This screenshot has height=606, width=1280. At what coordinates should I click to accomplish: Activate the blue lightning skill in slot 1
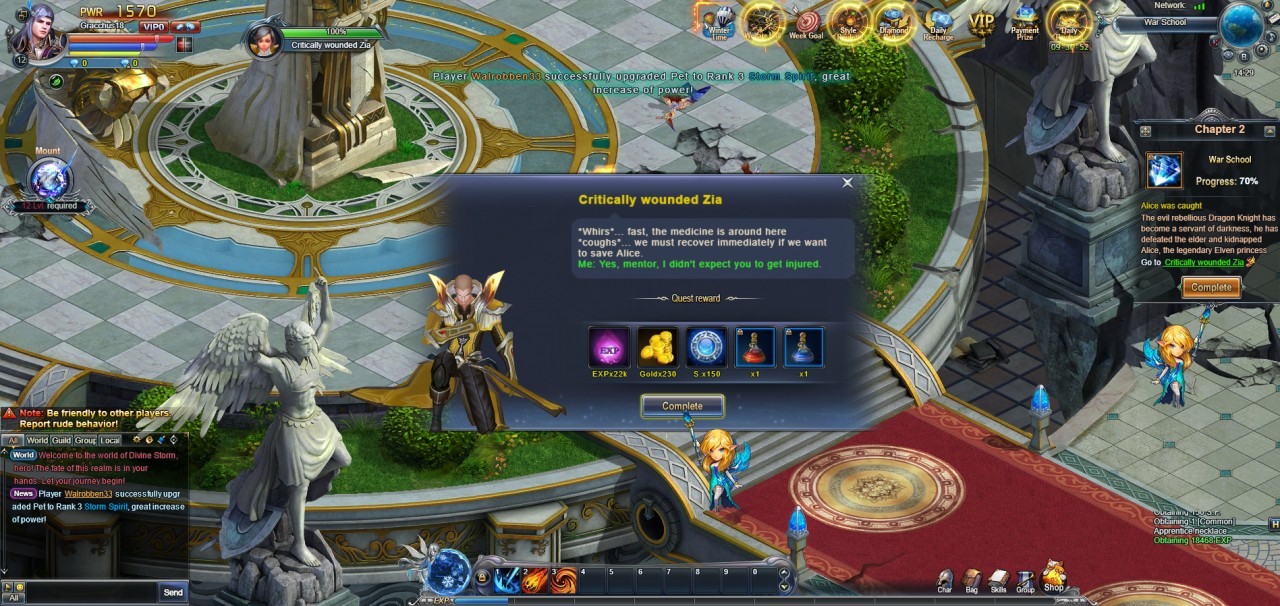pos(508,580)
